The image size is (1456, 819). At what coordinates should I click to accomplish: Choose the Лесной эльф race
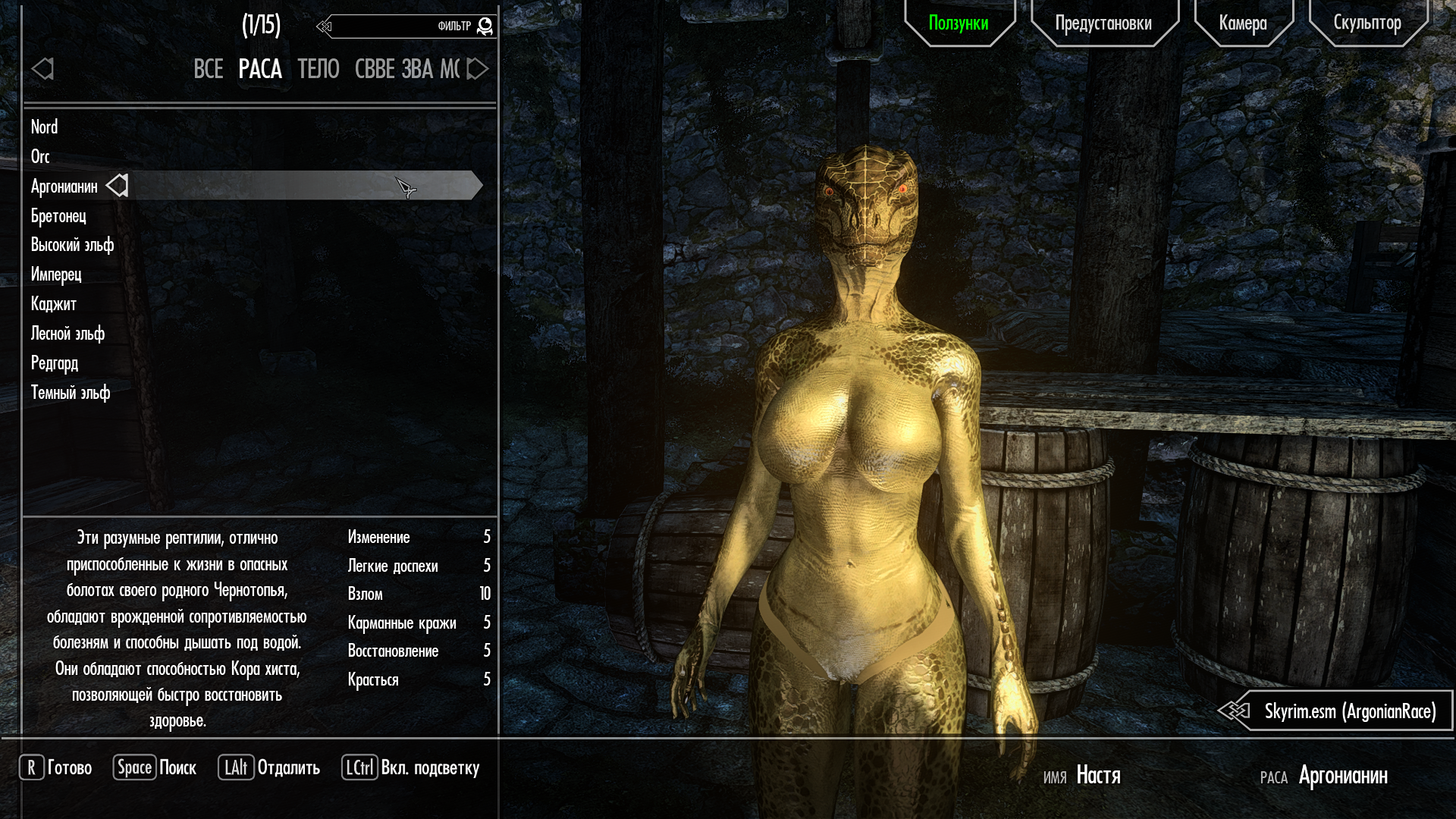point(67,334)
